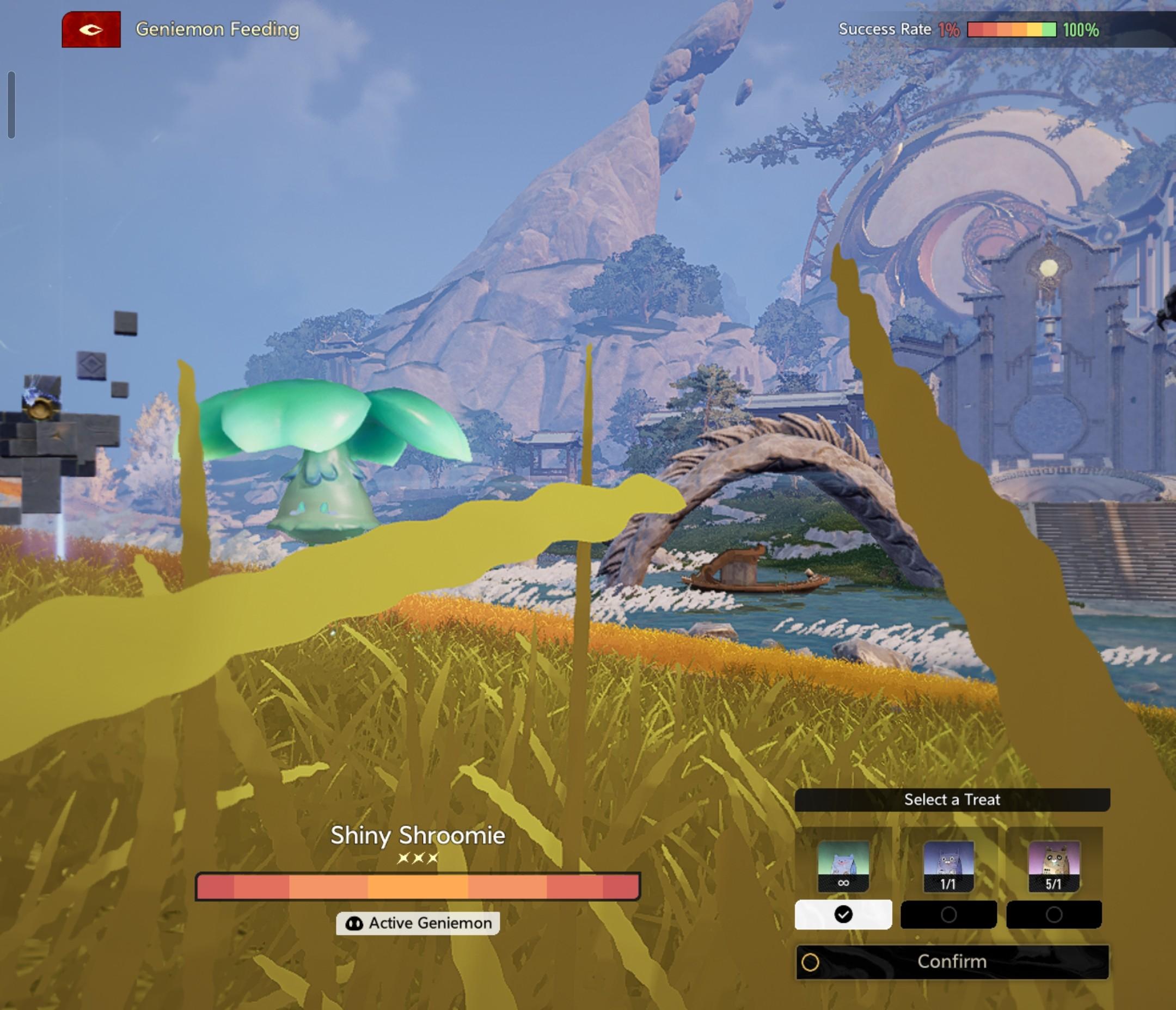Go back using the red arrow button
This screenshot has height=1010, width=1176.
point(91,29)
